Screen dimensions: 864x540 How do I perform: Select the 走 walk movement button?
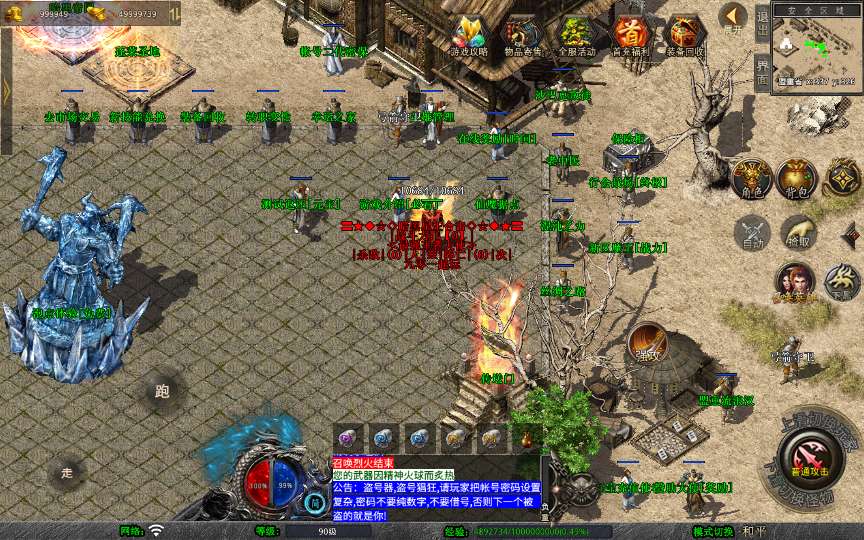67,471
